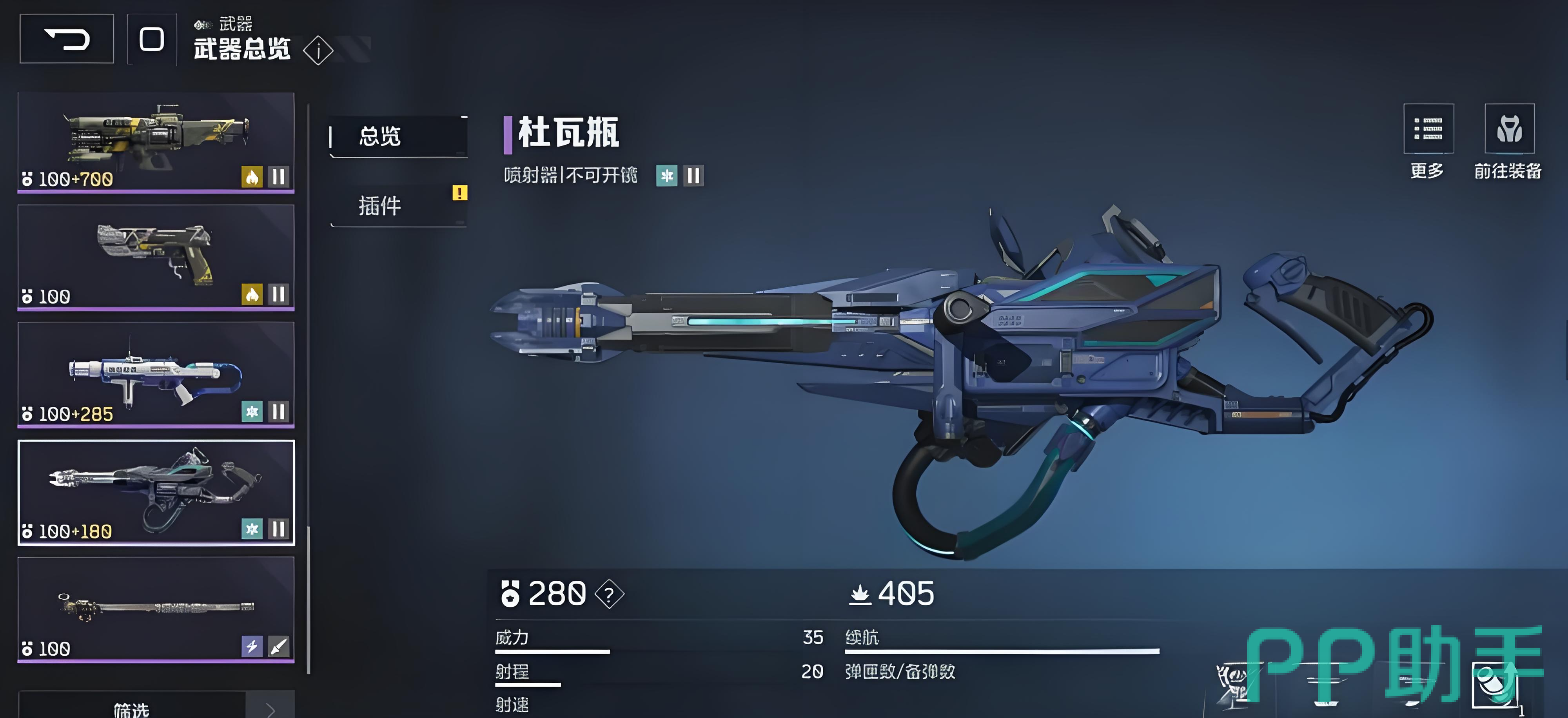Open the 筛选 filter button

(x=131, y=707)
